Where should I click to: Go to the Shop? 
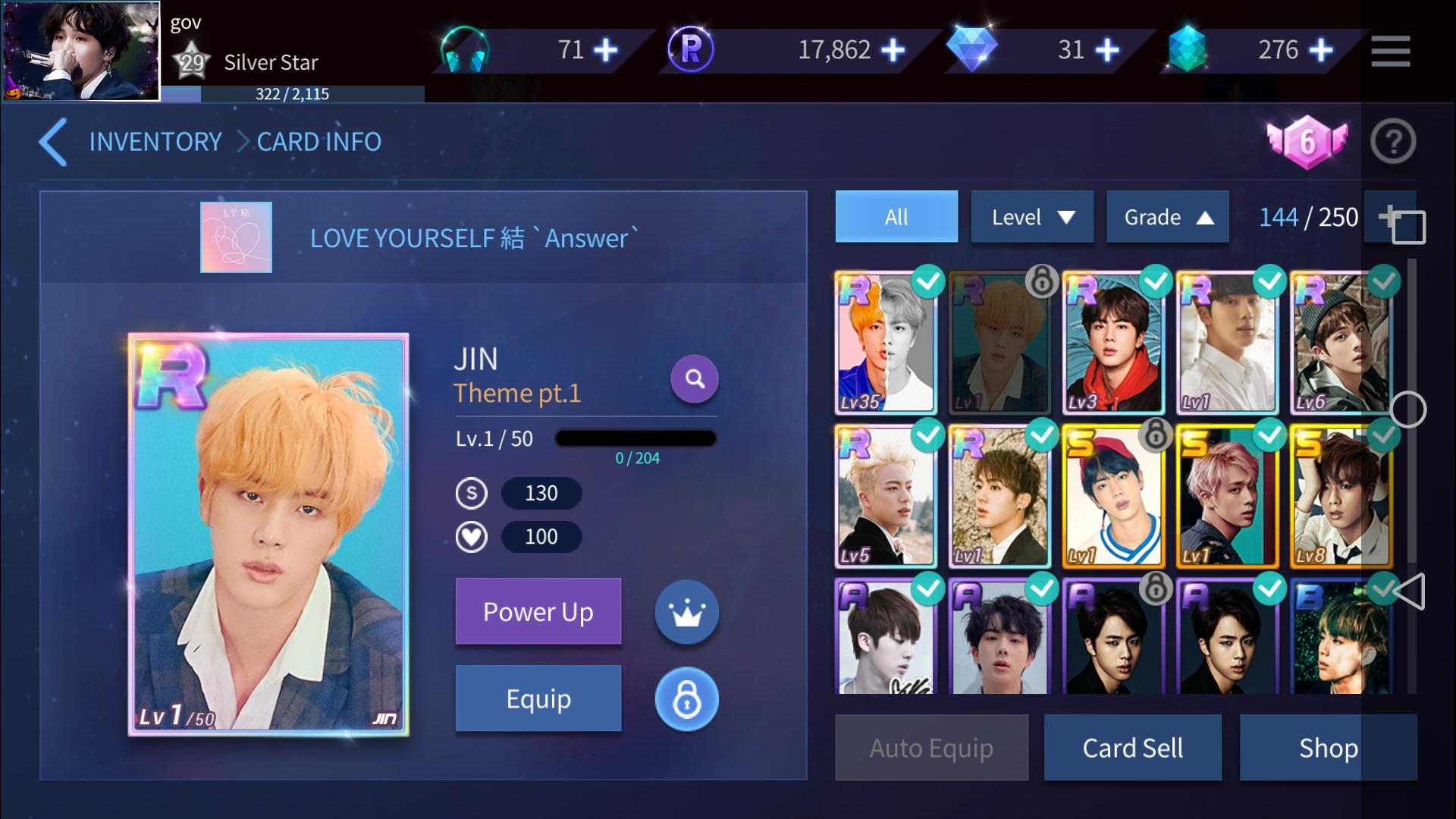tap(1328, 748)
